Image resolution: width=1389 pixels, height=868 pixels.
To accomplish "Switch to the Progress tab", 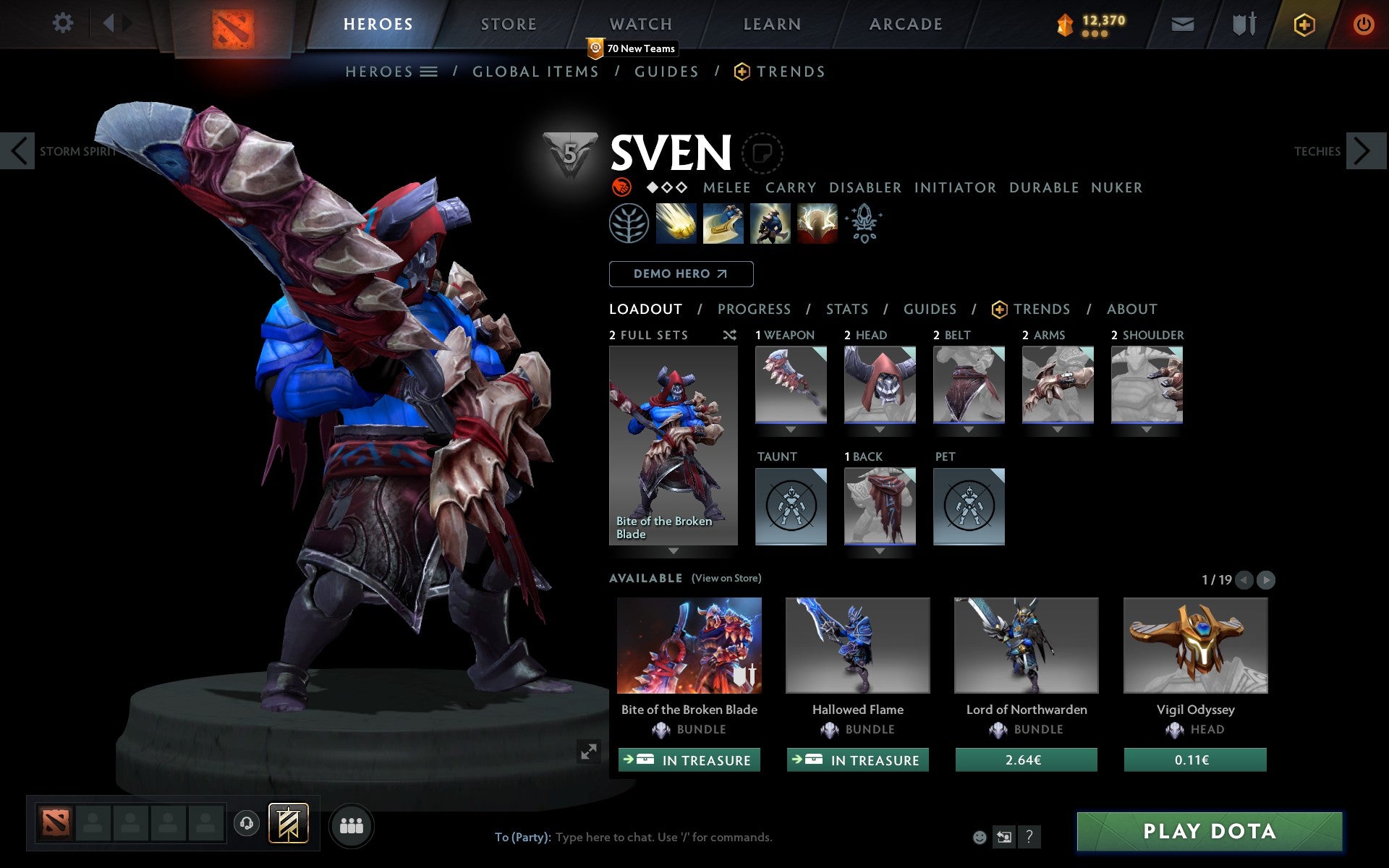I will click(754, 309).
